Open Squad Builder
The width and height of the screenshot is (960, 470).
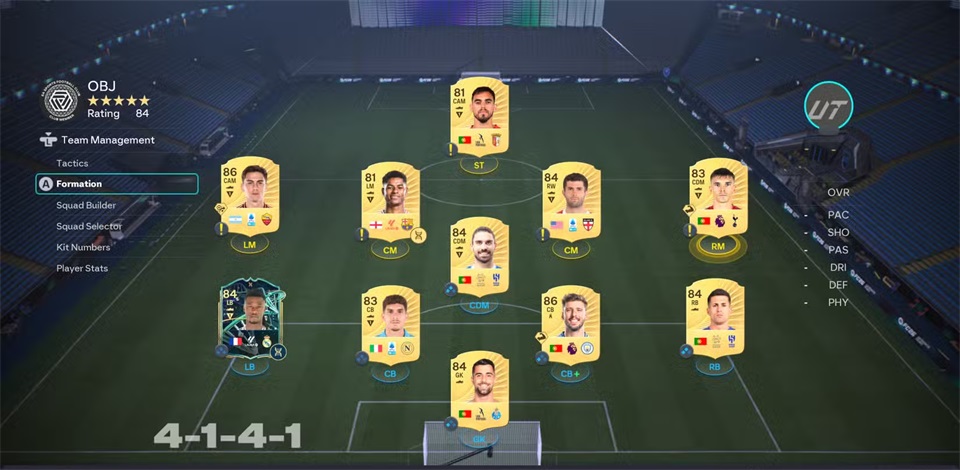pos(86,205)
